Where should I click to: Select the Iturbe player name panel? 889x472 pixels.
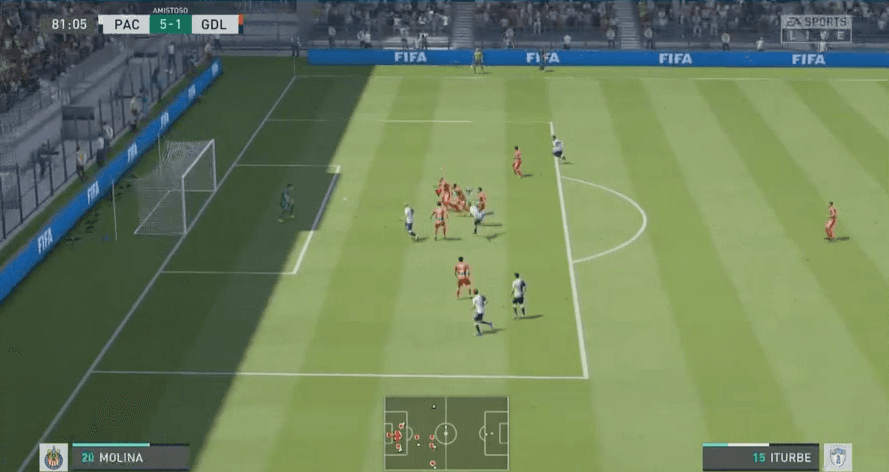(761, 458)
